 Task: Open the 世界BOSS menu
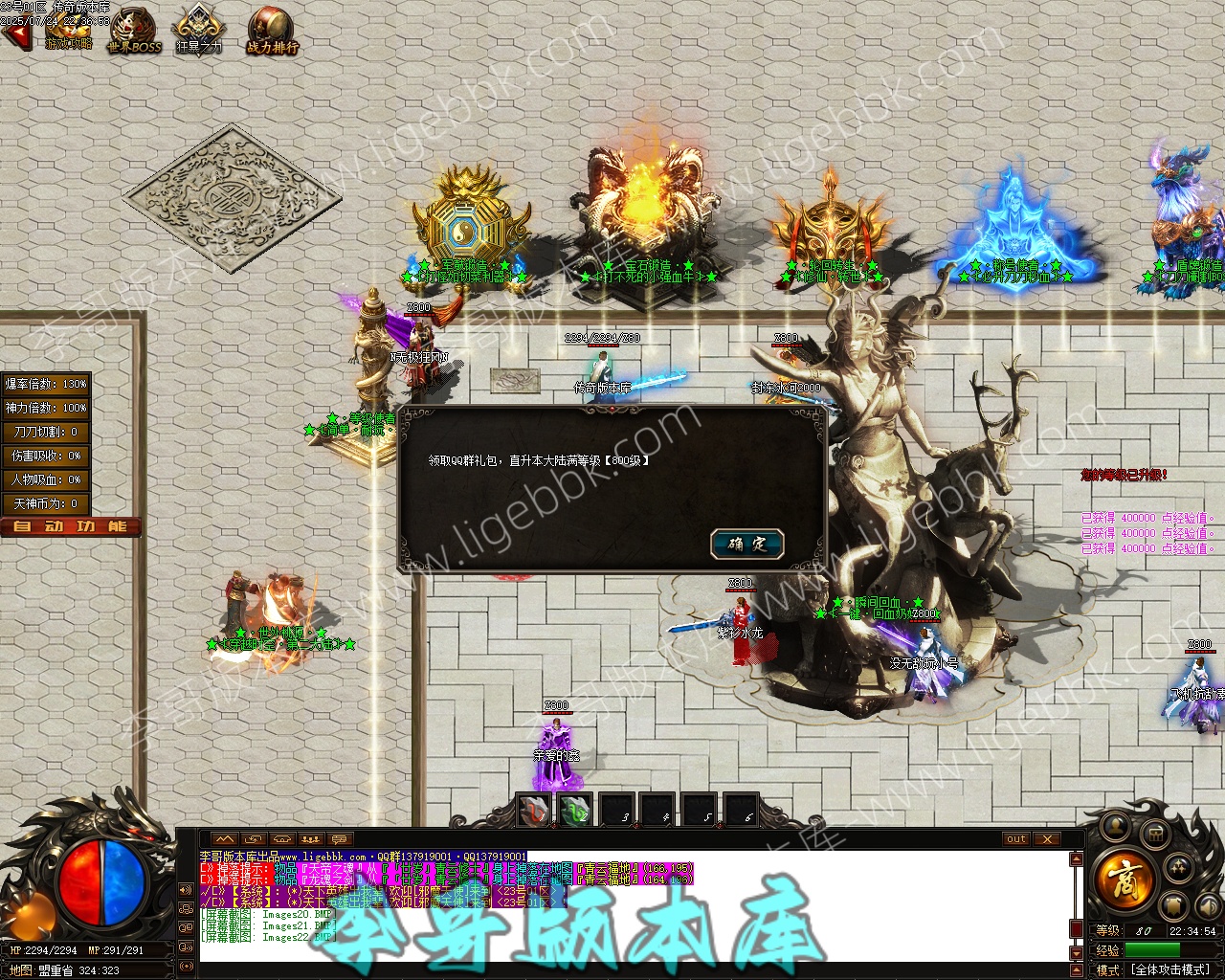click(x=134, y=31)
